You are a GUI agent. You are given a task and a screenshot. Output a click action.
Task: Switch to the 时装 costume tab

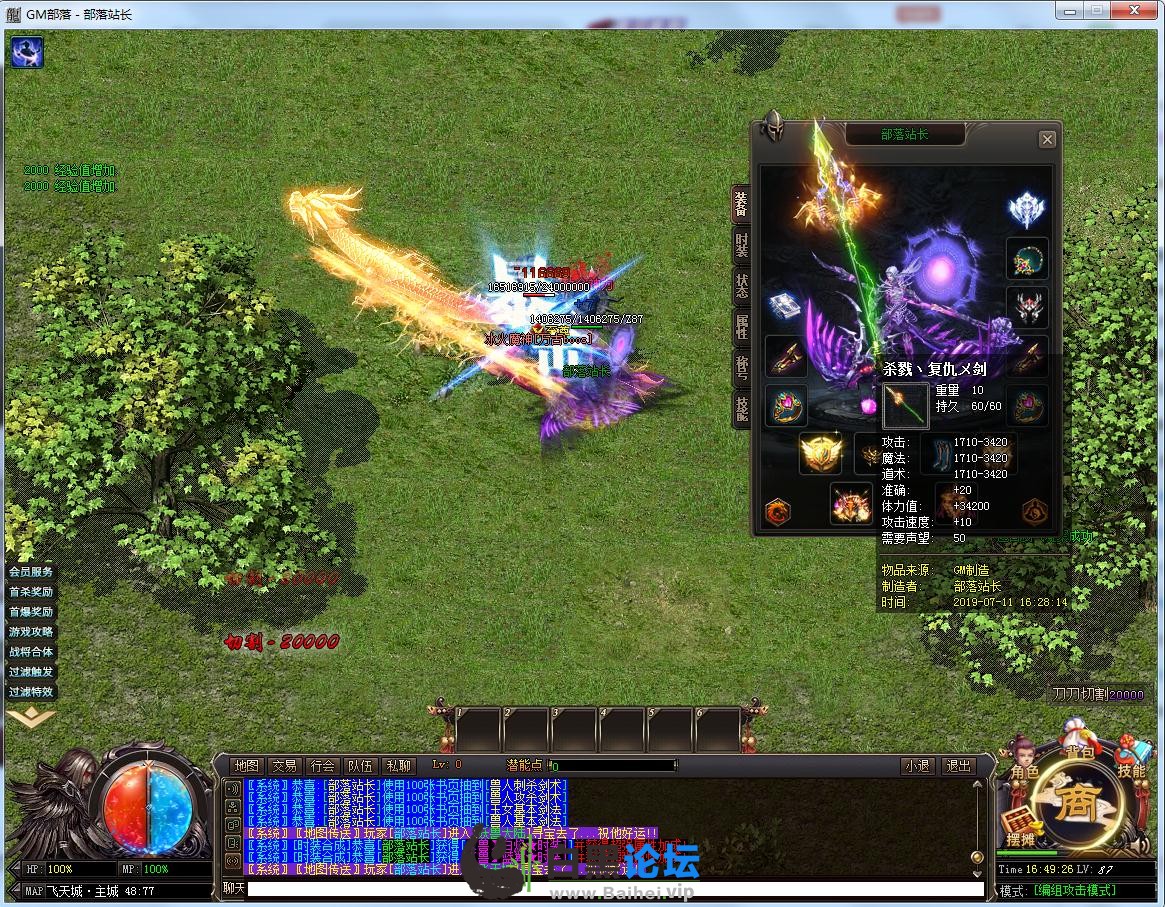coord(741,246)
